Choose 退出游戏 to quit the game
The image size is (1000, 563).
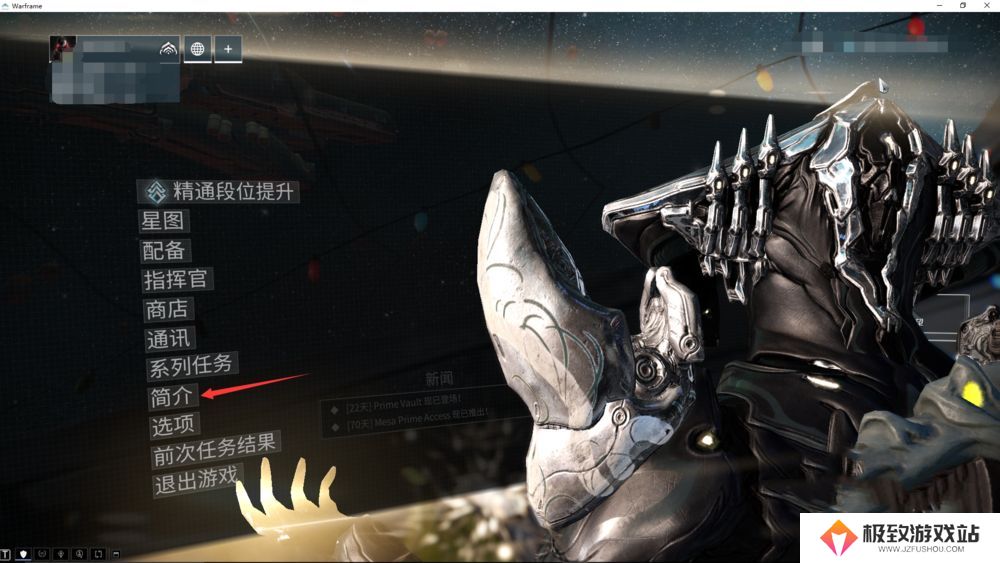196,485
